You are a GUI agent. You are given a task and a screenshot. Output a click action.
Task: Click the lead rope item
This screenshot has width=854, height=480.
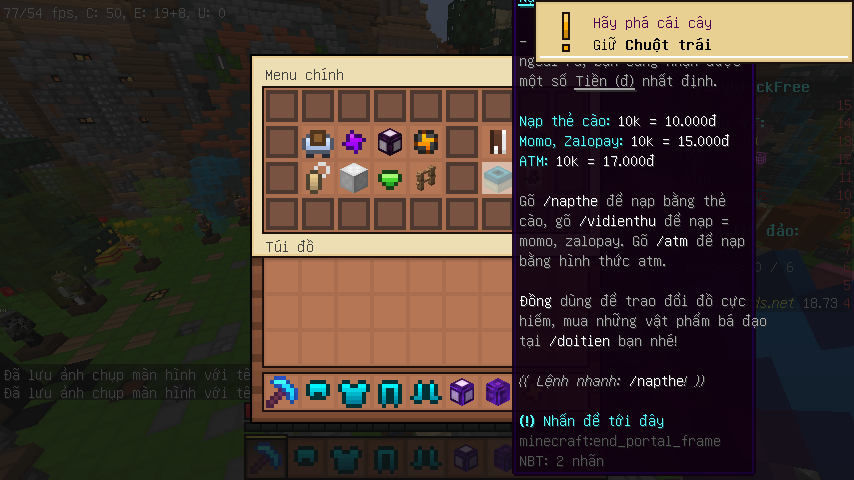318,178
